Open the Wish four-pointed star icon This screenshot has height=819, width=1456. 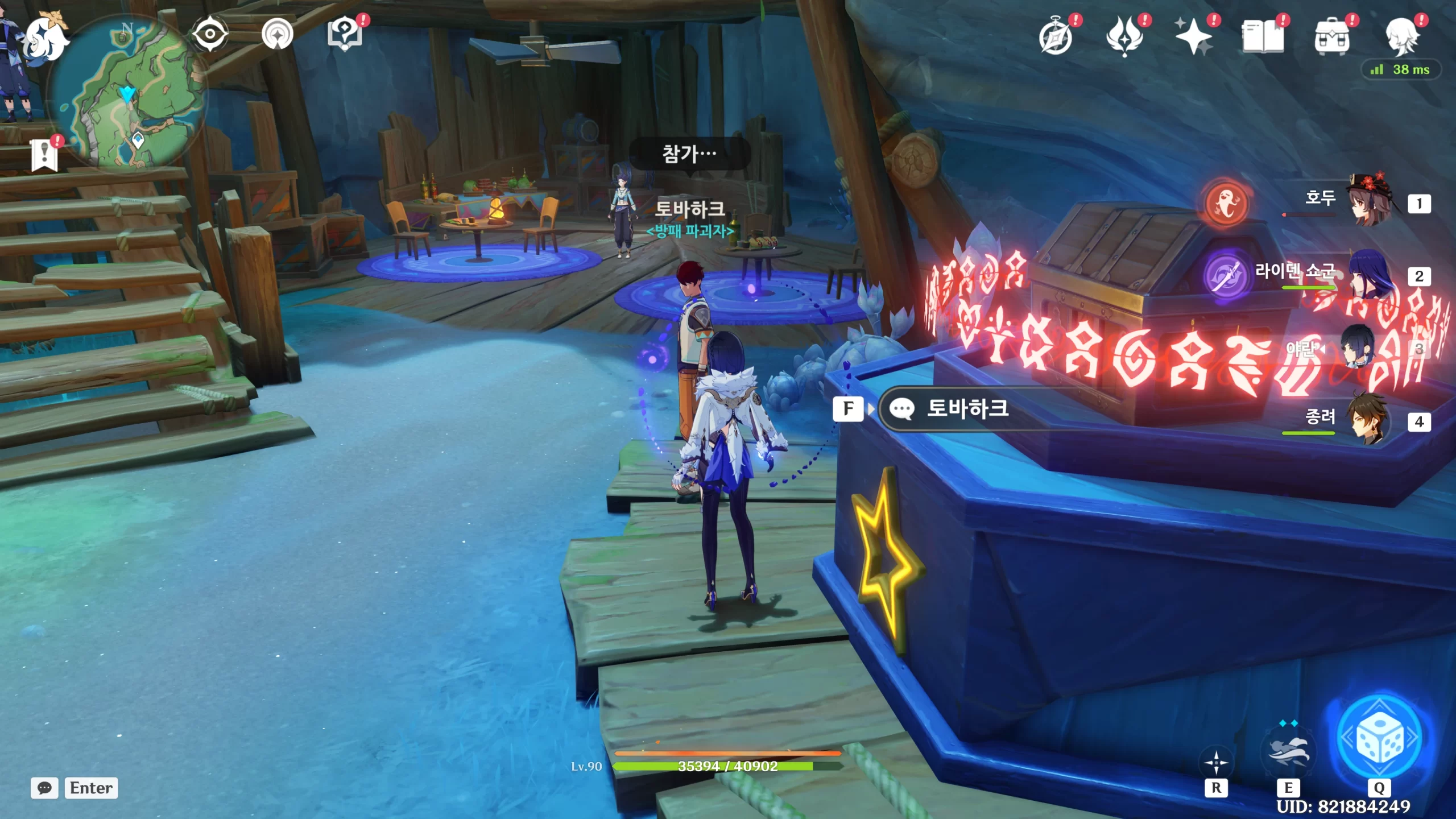tap(1194, 36)
